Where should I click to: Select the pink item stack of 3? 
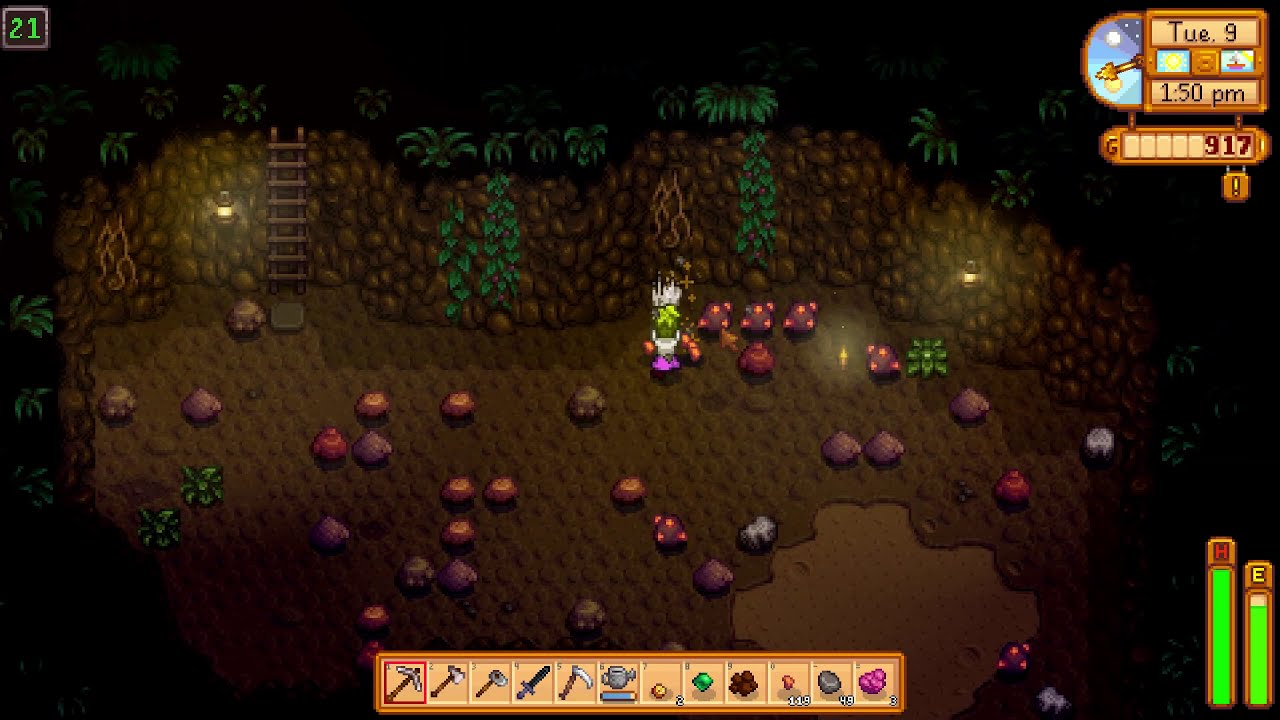point(873,683)
